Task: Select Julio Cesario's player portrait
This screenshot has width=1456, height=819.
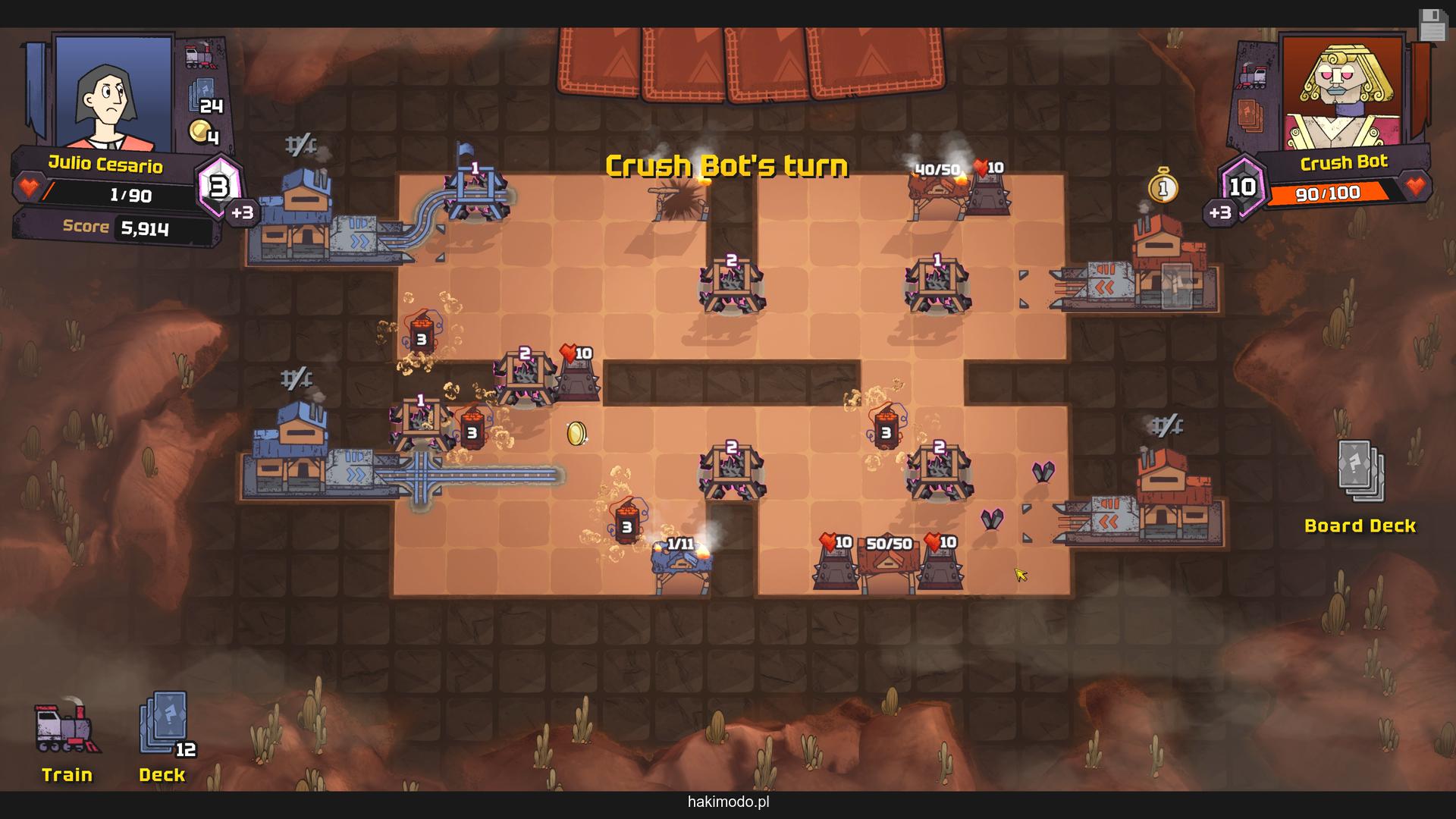Action: [112, 93]
